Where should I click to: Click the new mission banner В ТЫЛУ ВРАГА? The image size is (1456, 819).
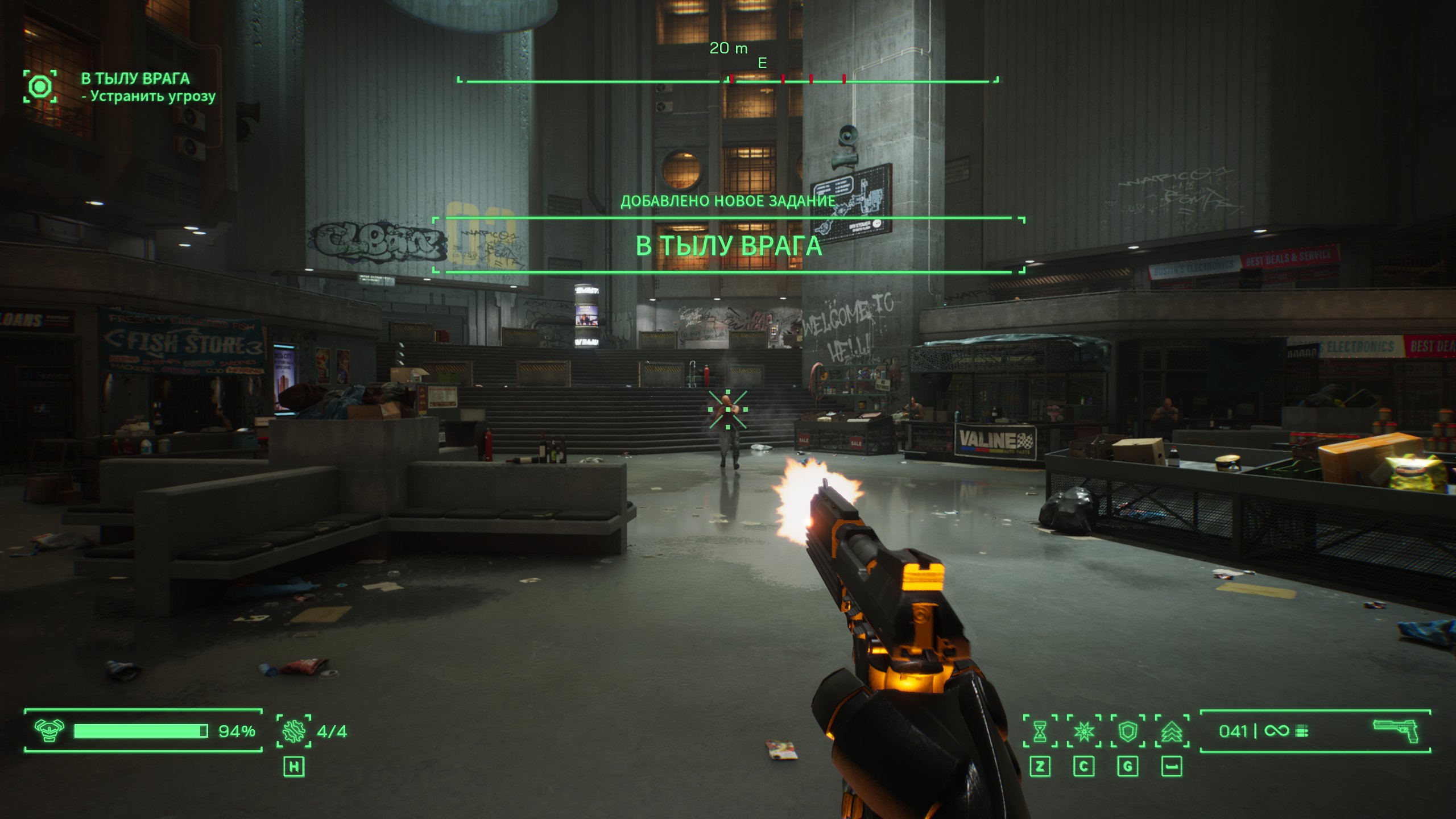point(729,246)
